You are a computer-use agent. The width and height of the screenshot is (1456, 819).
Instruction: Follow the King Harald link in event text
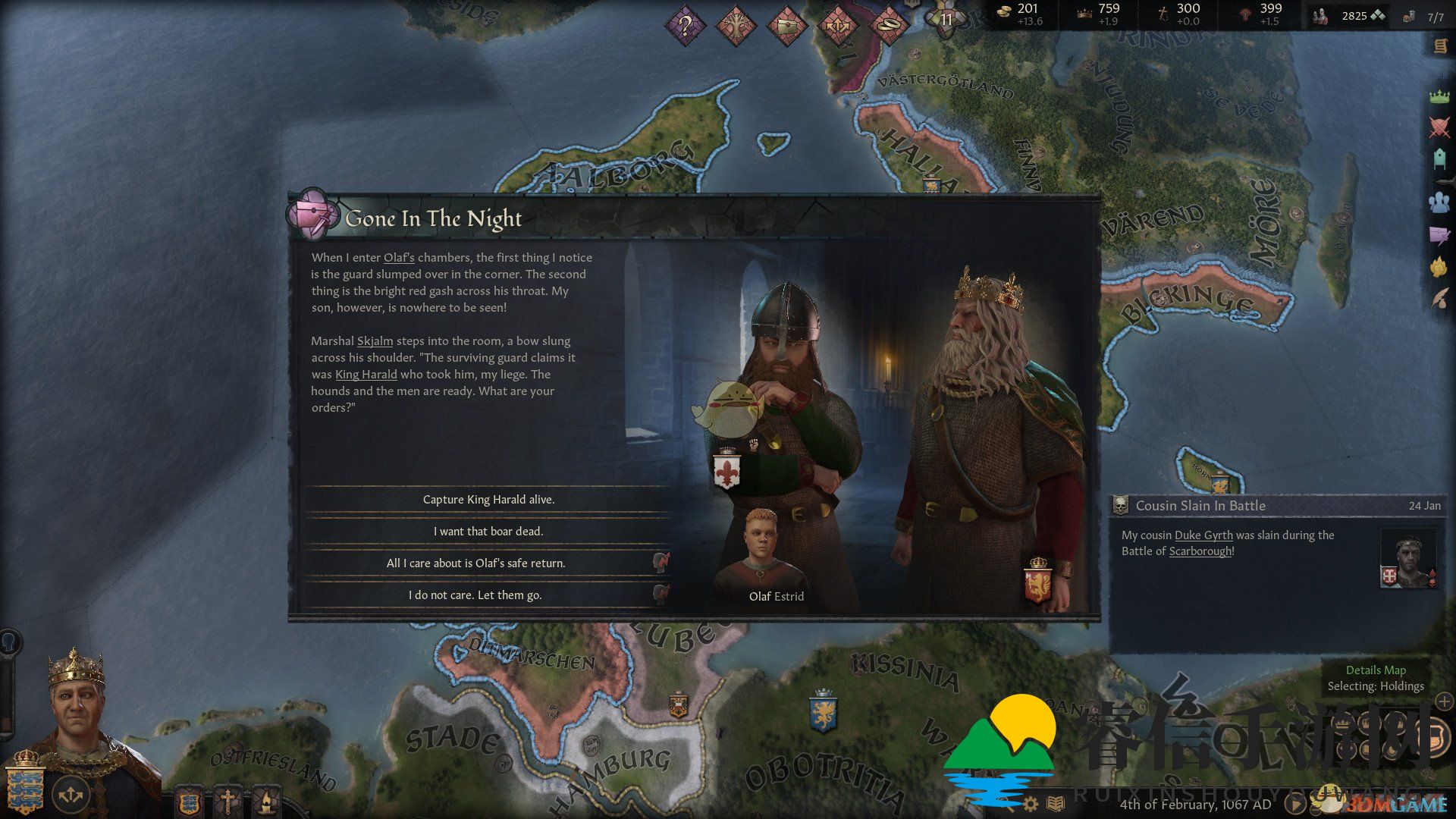(366, 375)
